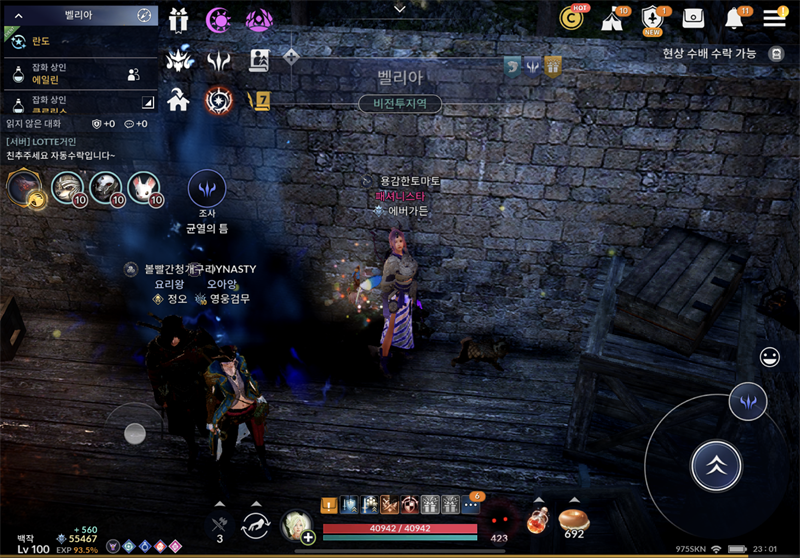
Task: Open the camp tent icon
Action: pos(613,18)
